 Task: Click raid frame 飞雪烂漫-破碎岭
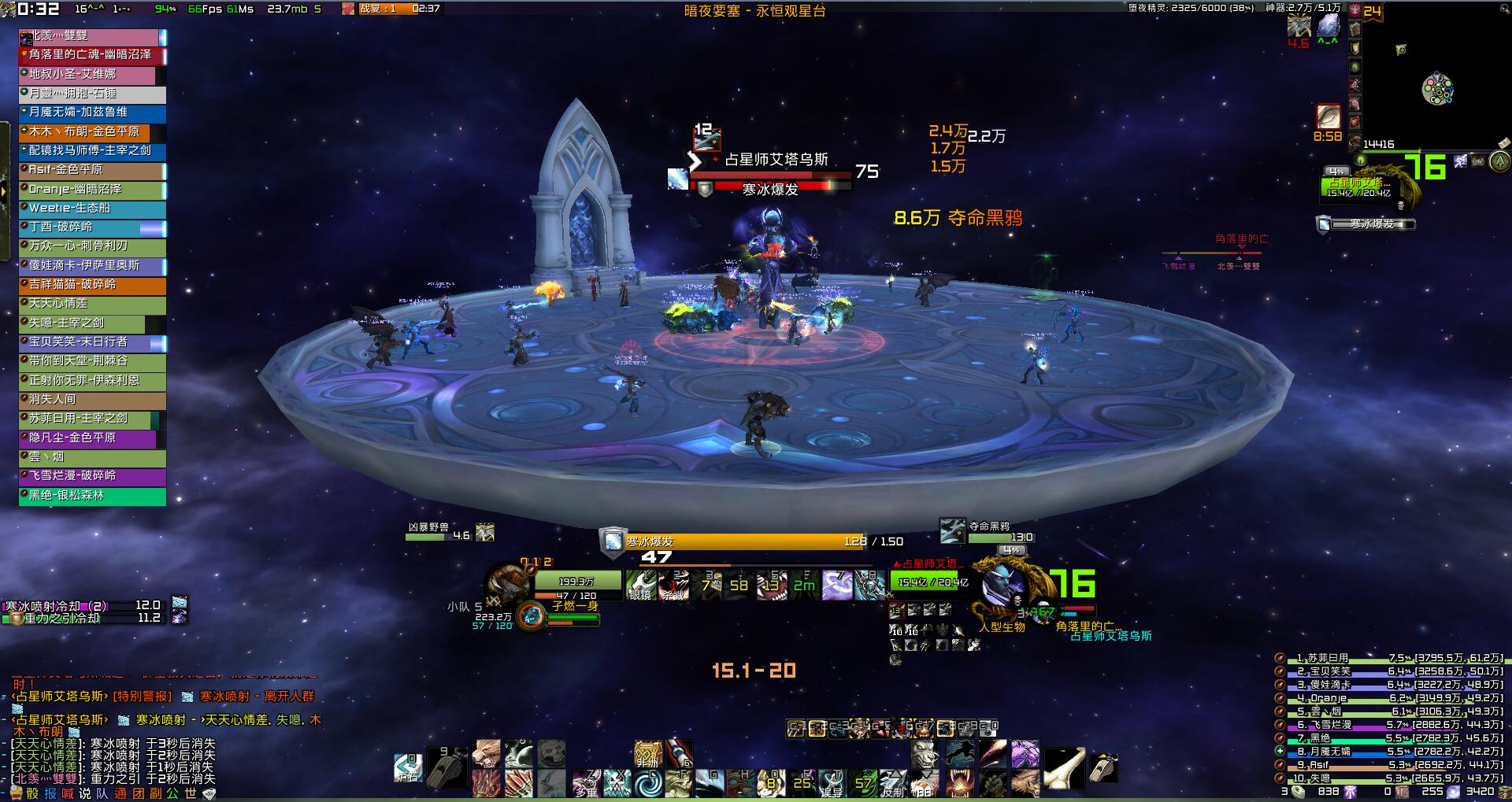click(x=92, y=476)
